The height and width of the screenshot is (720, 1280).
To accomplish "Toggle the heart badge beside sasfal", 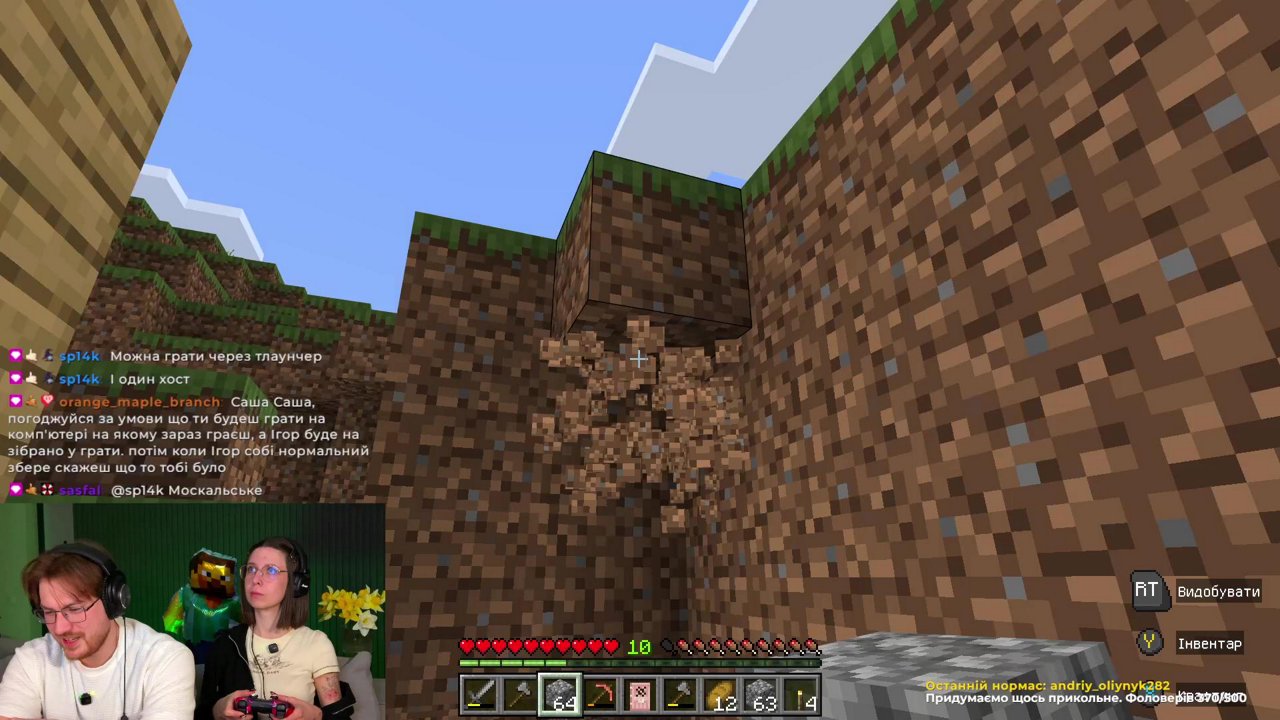I will (14, 489).
